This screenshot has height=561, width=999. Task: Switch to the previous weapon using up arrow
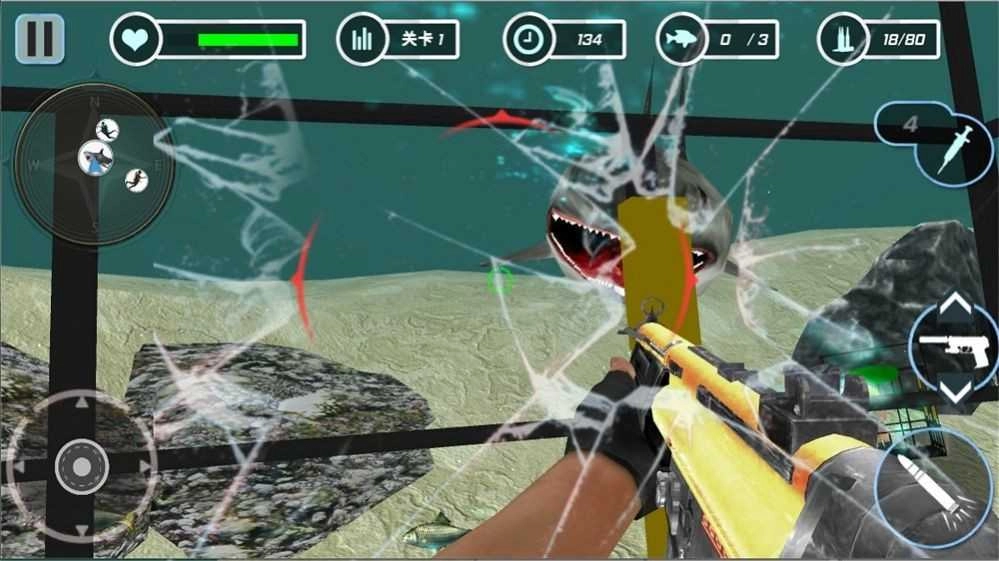(956, 304)
